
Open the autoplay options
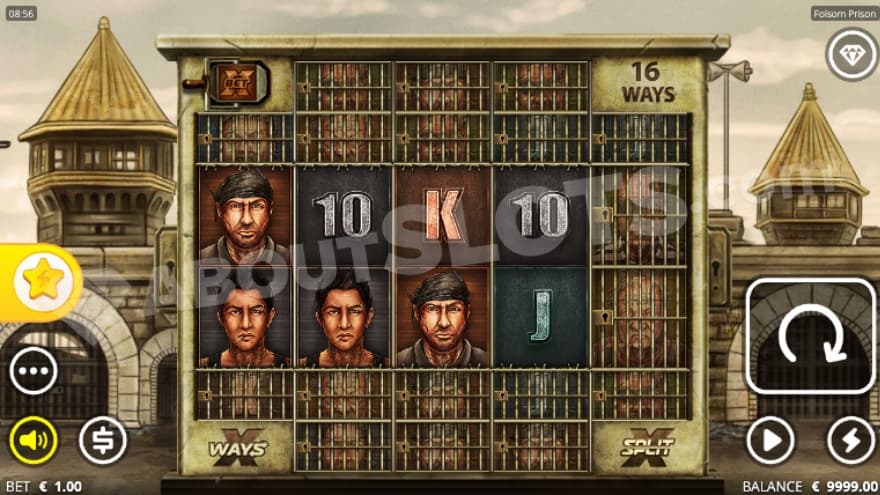(x=770, y=440)
